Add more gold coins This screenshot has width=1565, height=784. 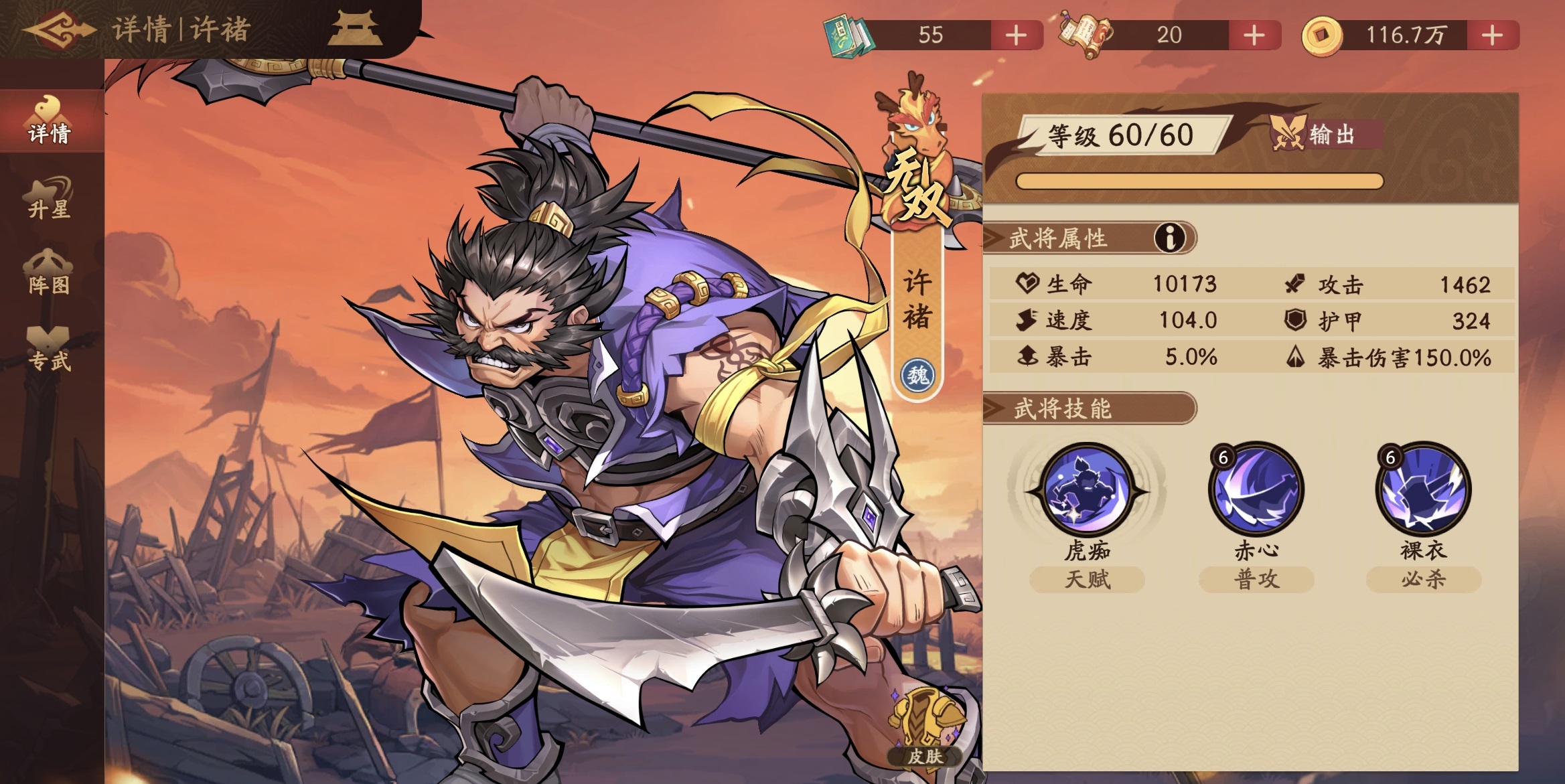pyautogui.click(x=1492, y=35)
